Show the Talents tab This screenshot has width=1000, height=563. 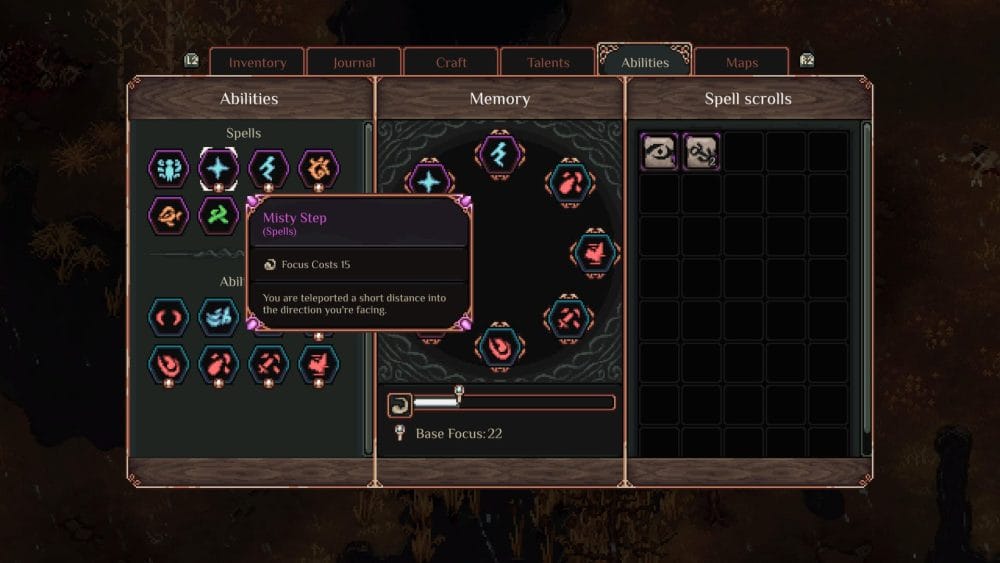coord(547,62)
